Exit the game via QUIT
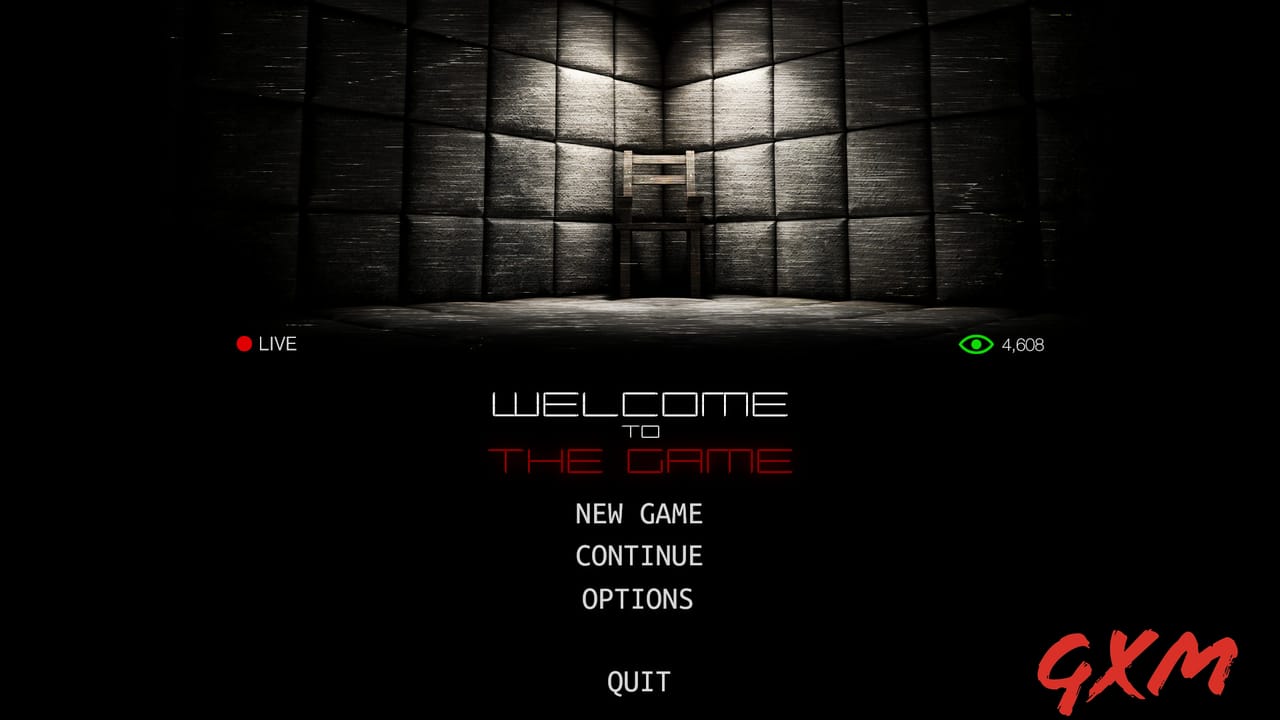 (x=639, y=682)
